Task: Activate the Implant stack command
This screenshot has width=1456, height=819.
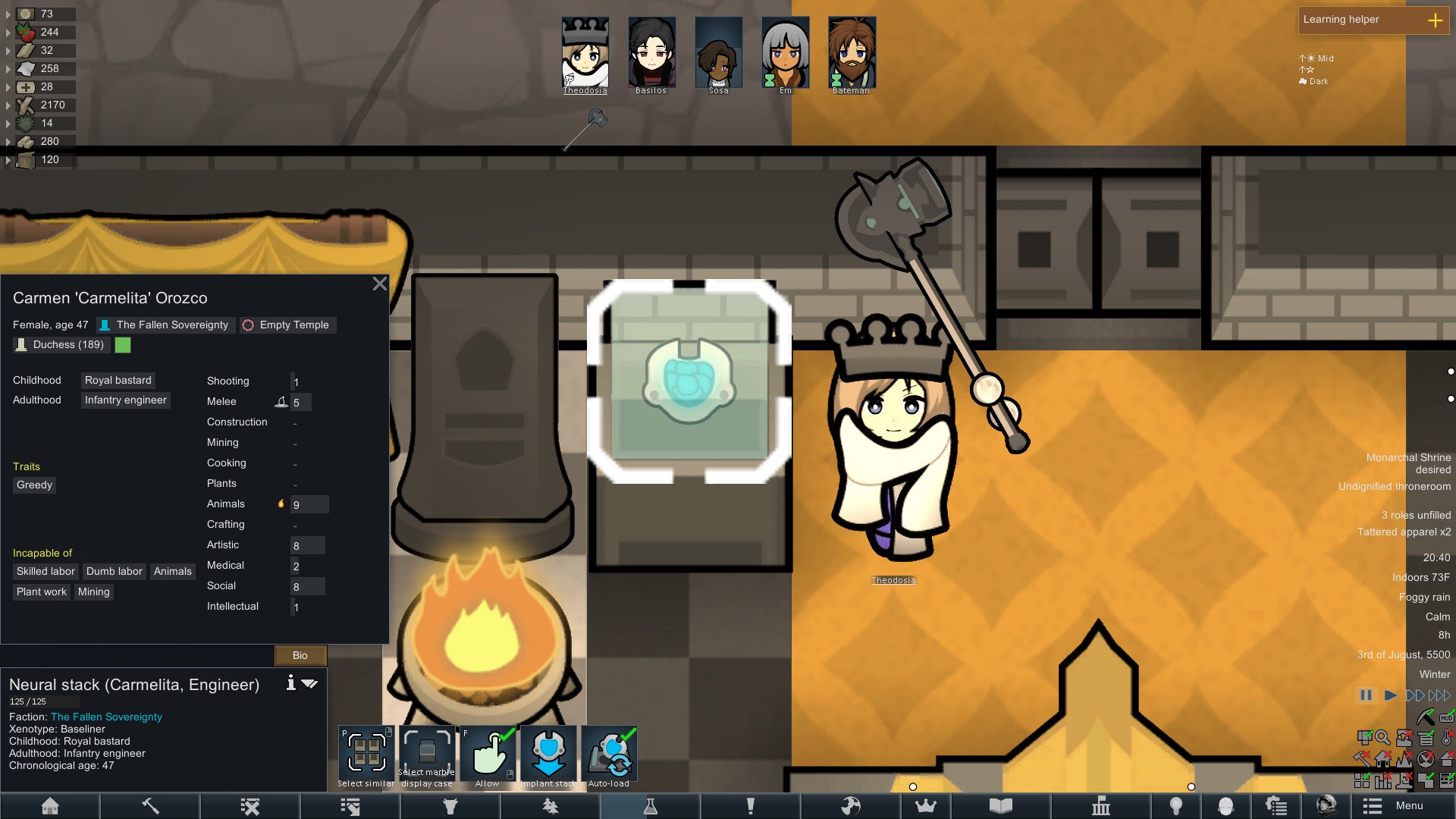Action: (x=548, y=753)
